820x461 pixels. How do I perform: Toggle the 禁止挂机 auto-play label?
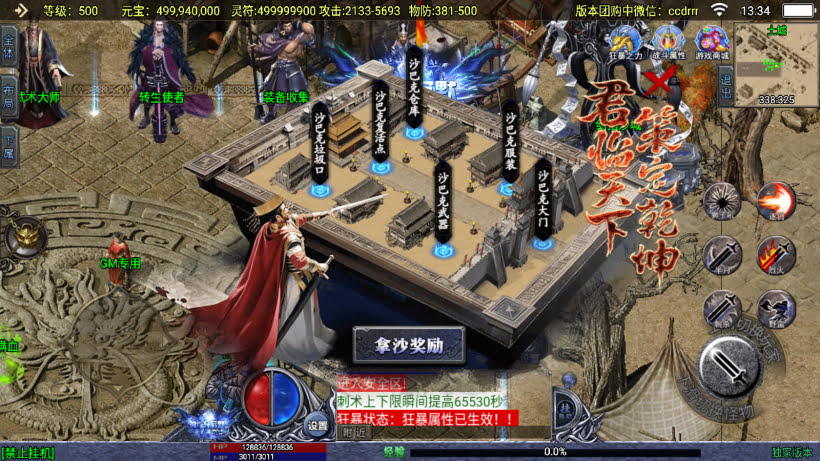click(28, 453)
